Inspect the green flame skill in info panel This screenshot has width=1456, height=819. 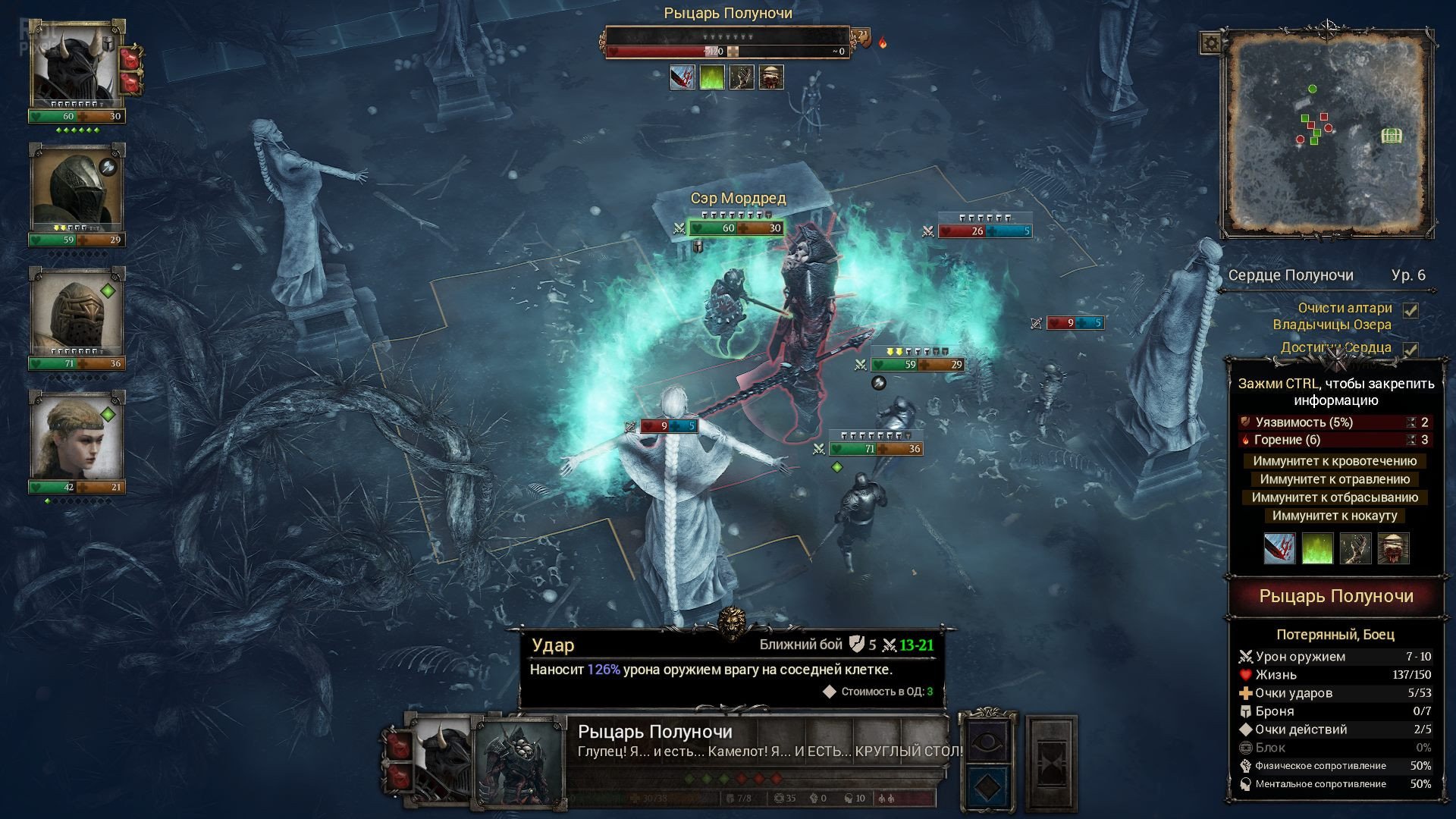tap(1317, 548)
